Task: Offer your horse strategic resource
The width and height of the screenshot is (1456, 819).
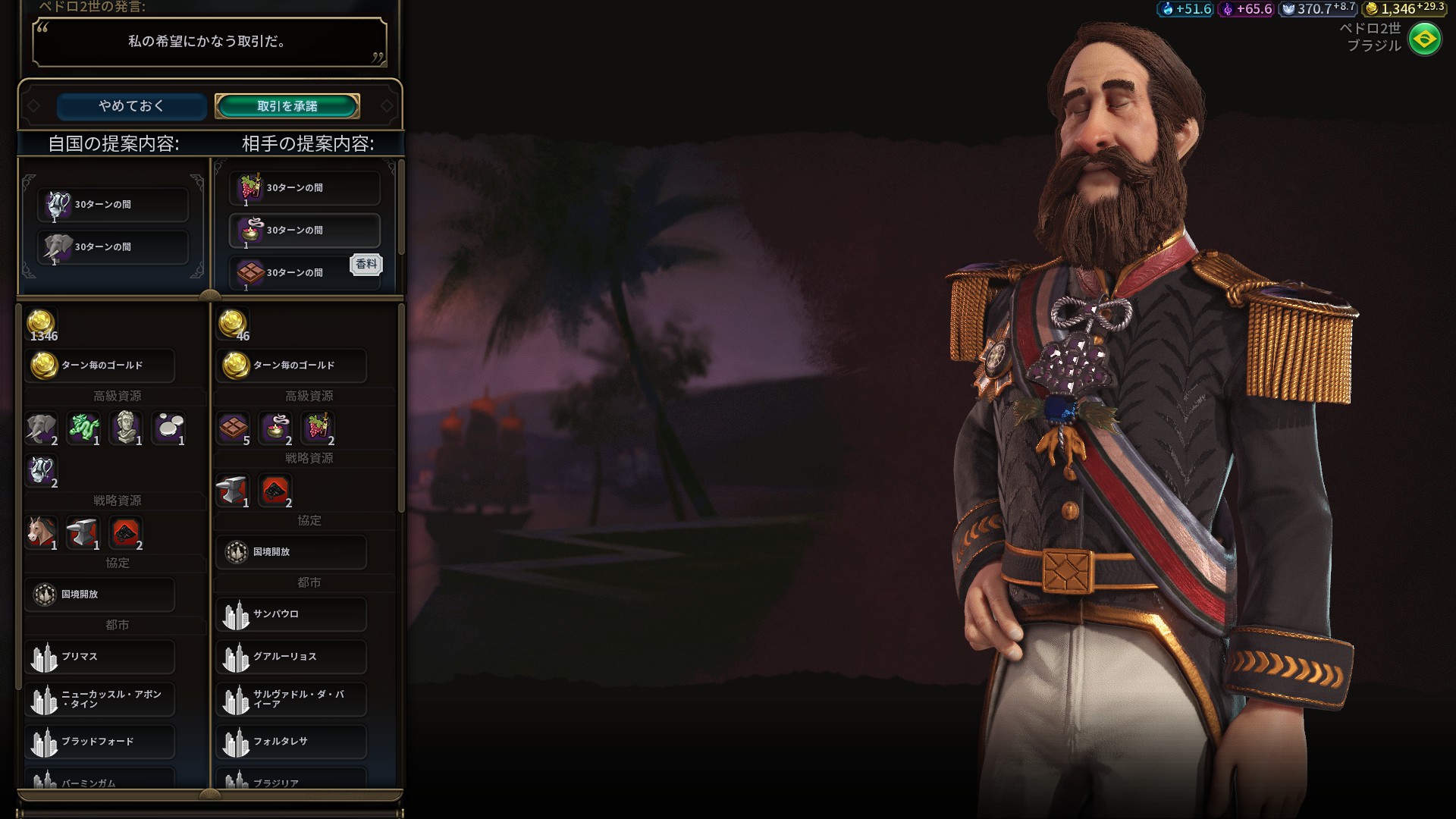Action: coord(42,533)
